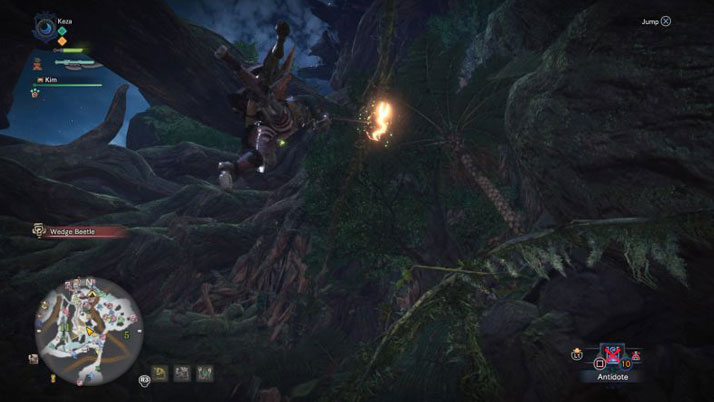Click the crescent moon time-of-day emblem
This screenshot has width=714, height=402.
[44, 25]
